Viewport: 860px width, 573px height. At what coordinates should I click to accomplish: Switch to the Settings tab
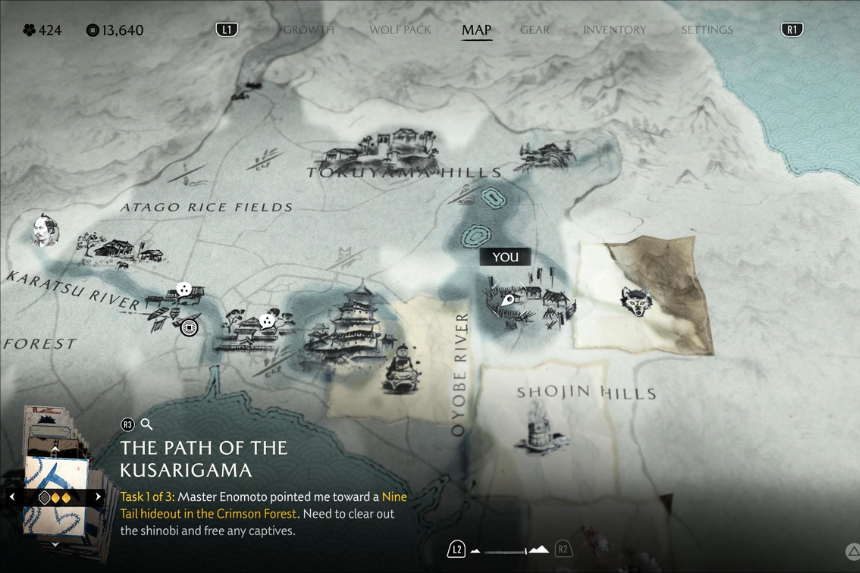707,30
